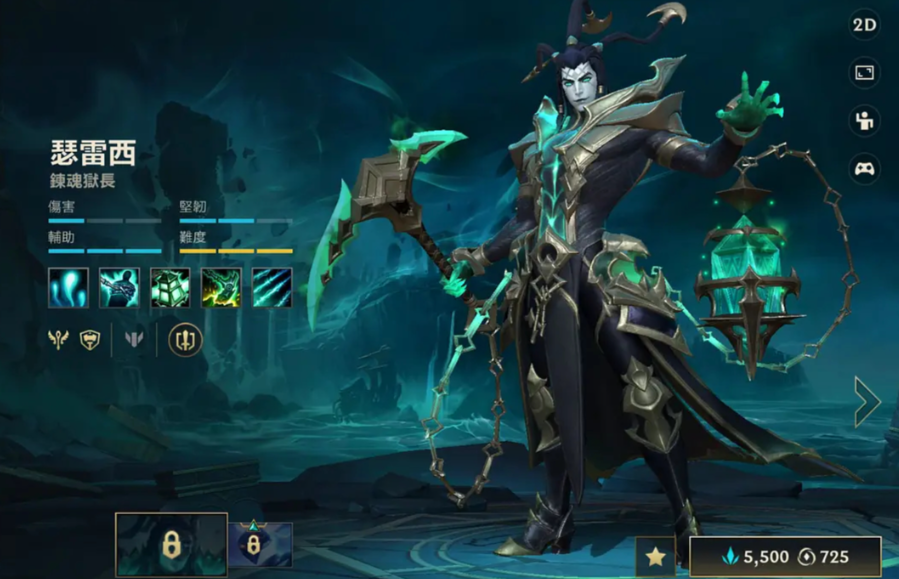This screenshot has width=899, height=579.
Task: View the green lantern ability
Action: click(170, 288)
